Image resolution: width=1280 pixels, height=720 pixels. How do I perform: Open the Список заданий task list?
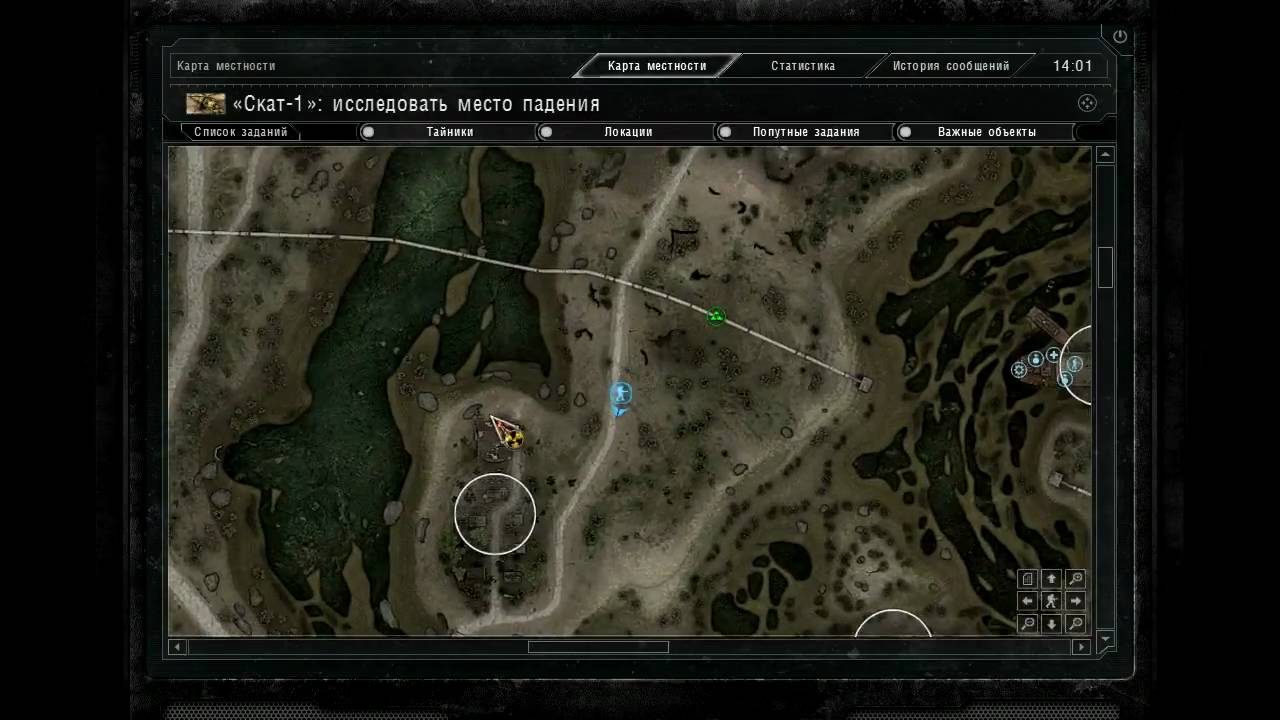[241, 132]
